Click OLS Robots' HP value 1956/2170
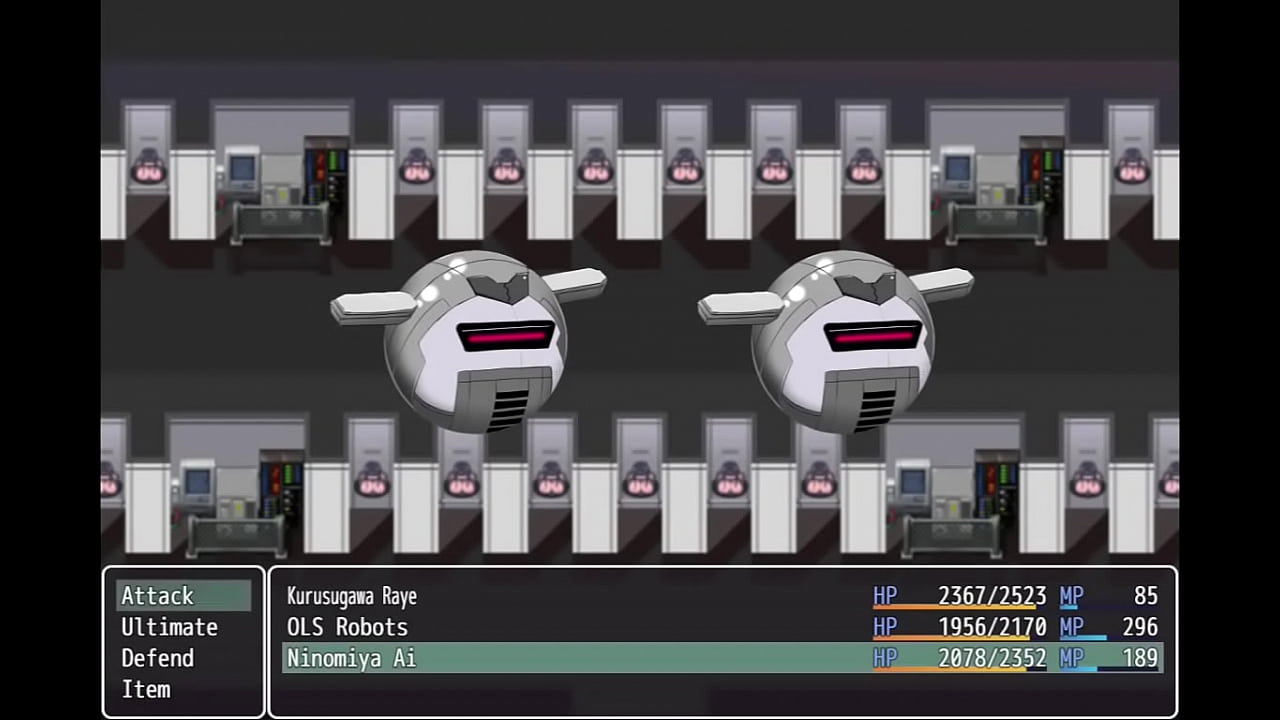Image resolution: width=1280 pixels, height=720 pixels. [x=992, y=627]
